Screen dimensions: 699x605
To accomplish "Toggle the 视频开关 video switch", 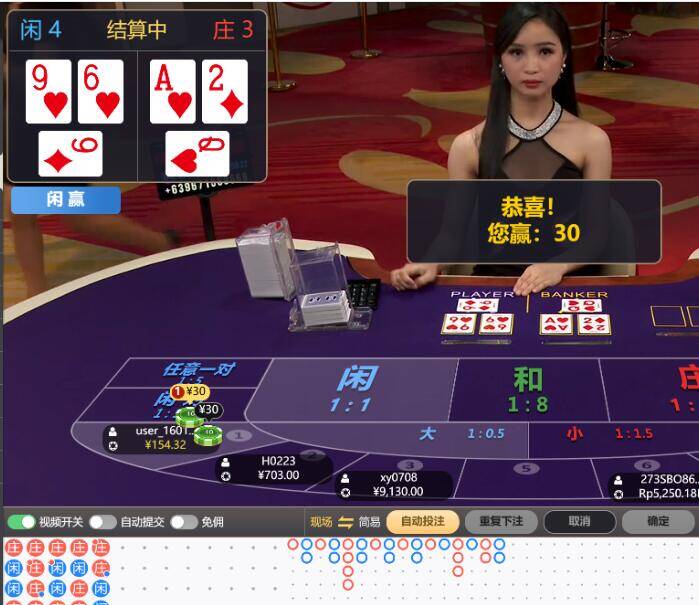I will [21, 522].
